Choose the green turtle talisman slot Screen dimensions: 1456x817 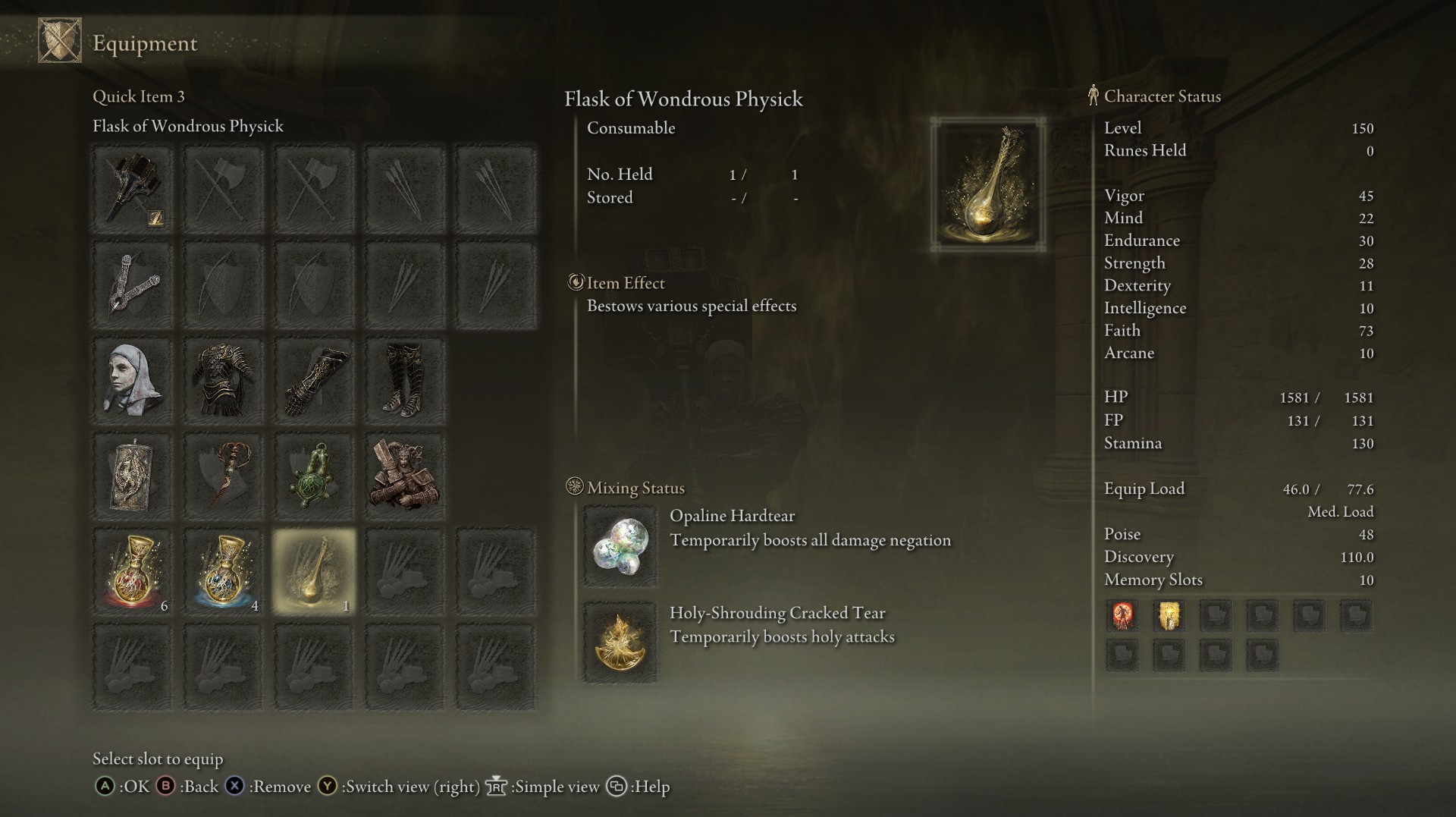click(x=314, y=476)
